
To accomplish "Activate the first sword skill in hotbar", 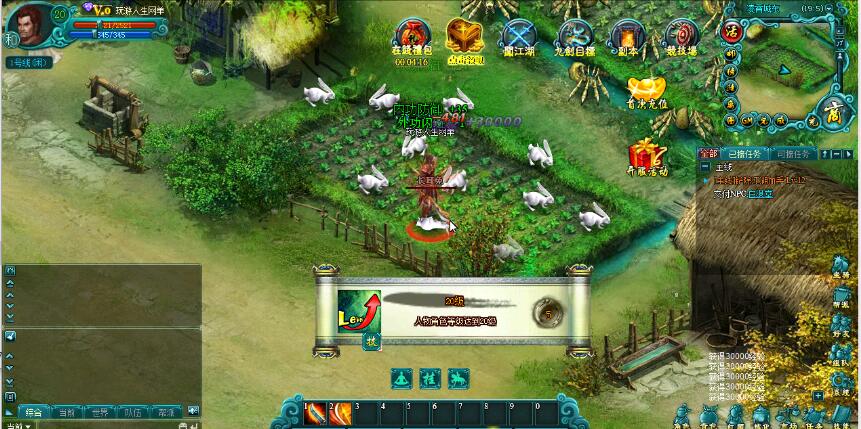I will point(316,413).
